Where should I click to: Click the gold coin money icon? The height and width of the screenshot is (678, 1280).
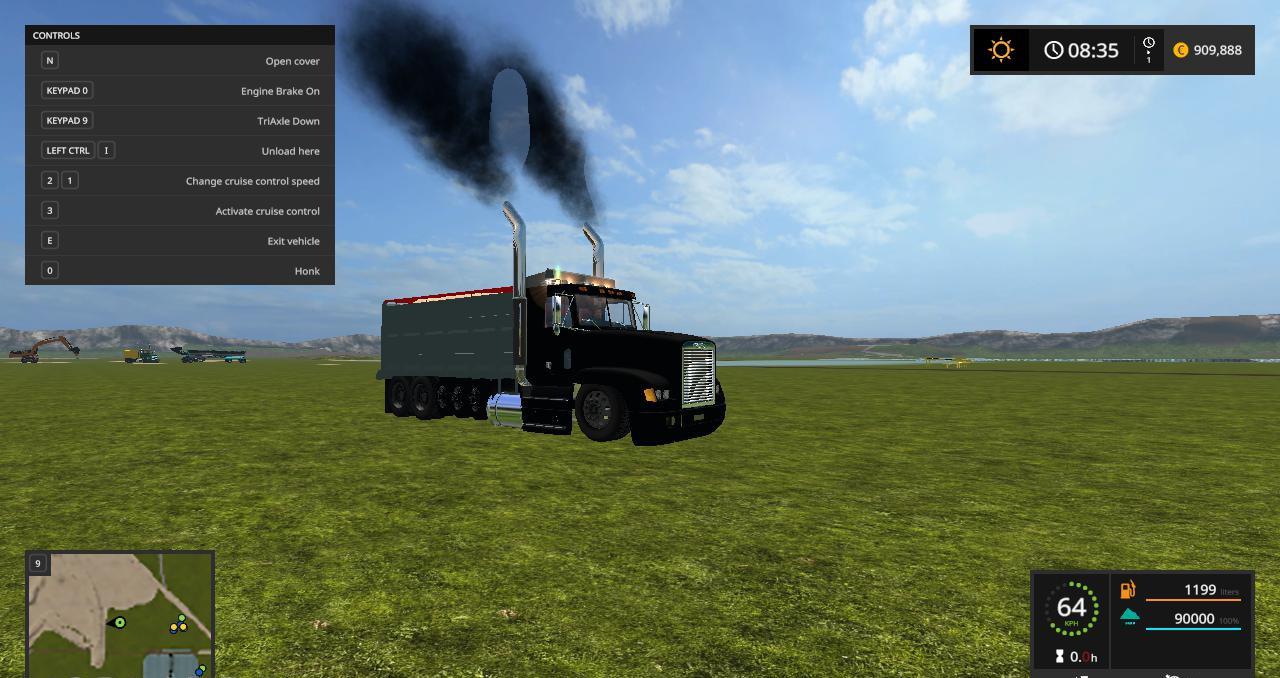[1181, 50]
